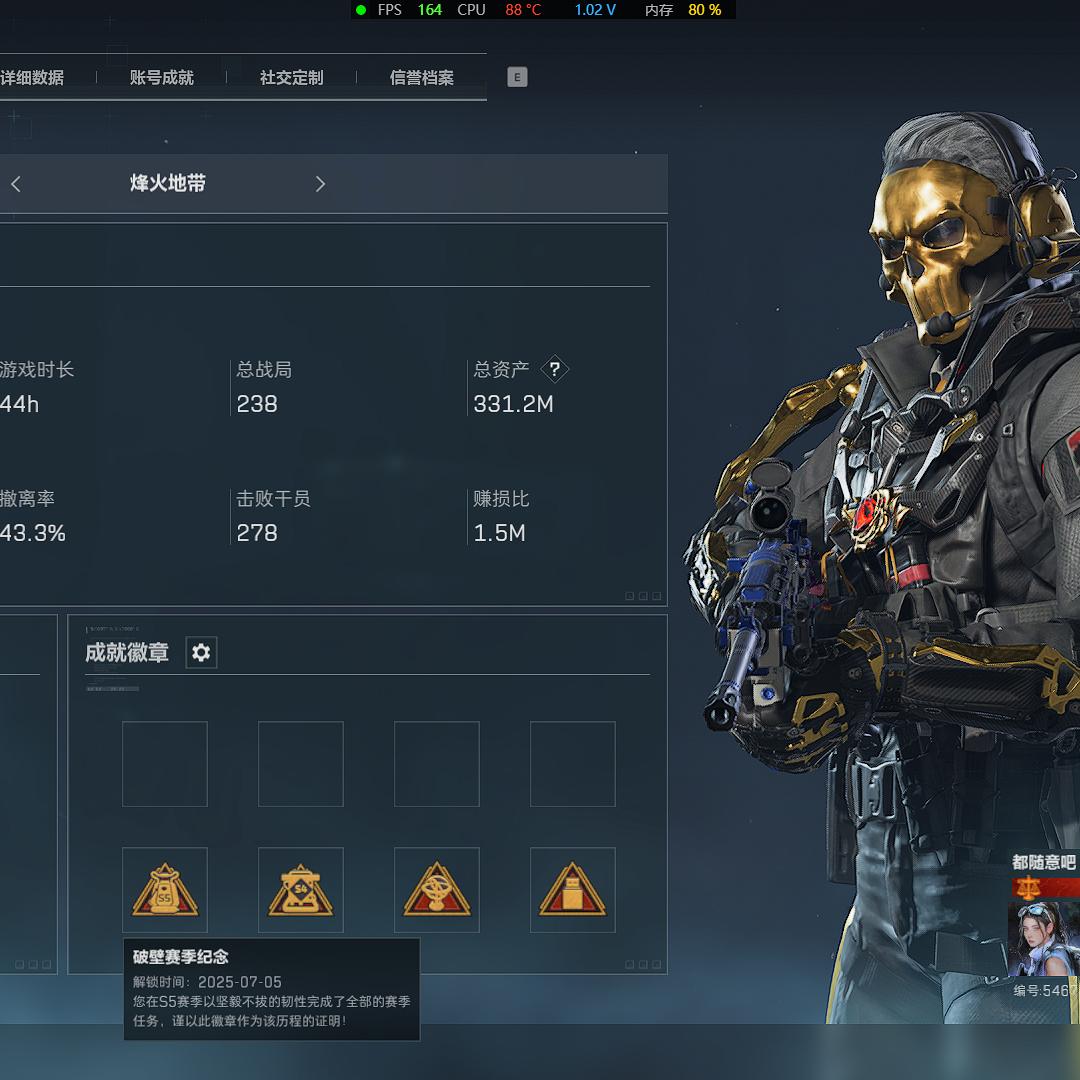This screenshot has height=1080, width=1080.
Task: Open the question mark help next to 总资产
Action: pos(554,370)
